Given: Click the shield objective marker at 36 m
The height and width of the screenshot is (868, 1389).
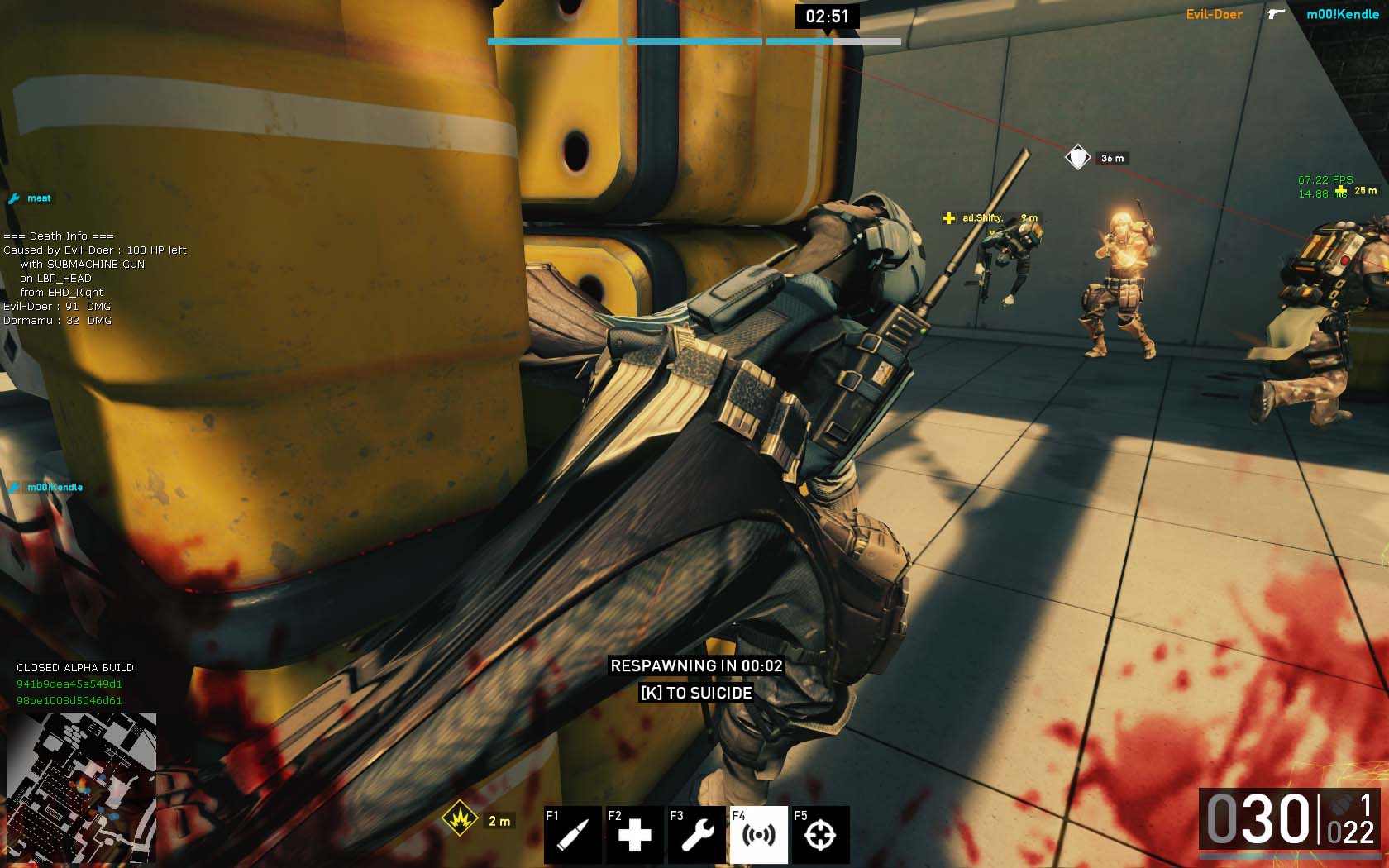Looking at the screenshot, I should point(1077,157).
